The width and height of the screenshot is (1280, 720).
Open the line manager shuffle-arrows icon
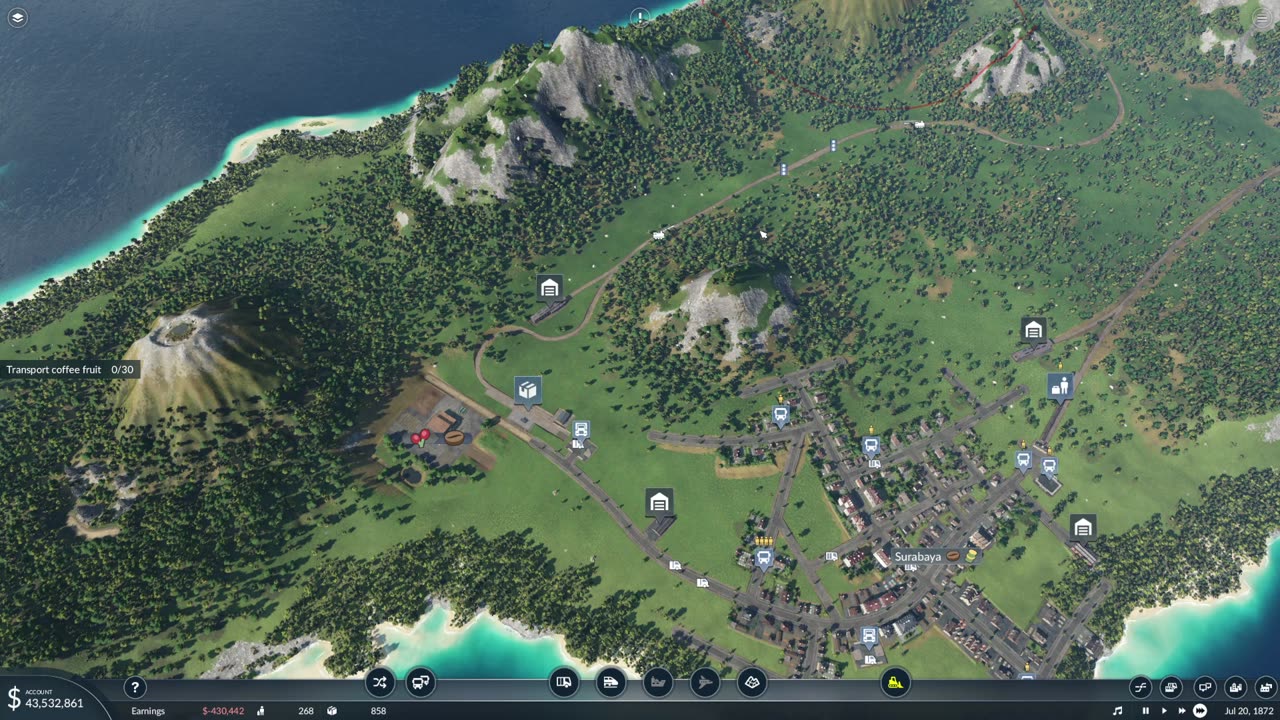pos(379,683)
